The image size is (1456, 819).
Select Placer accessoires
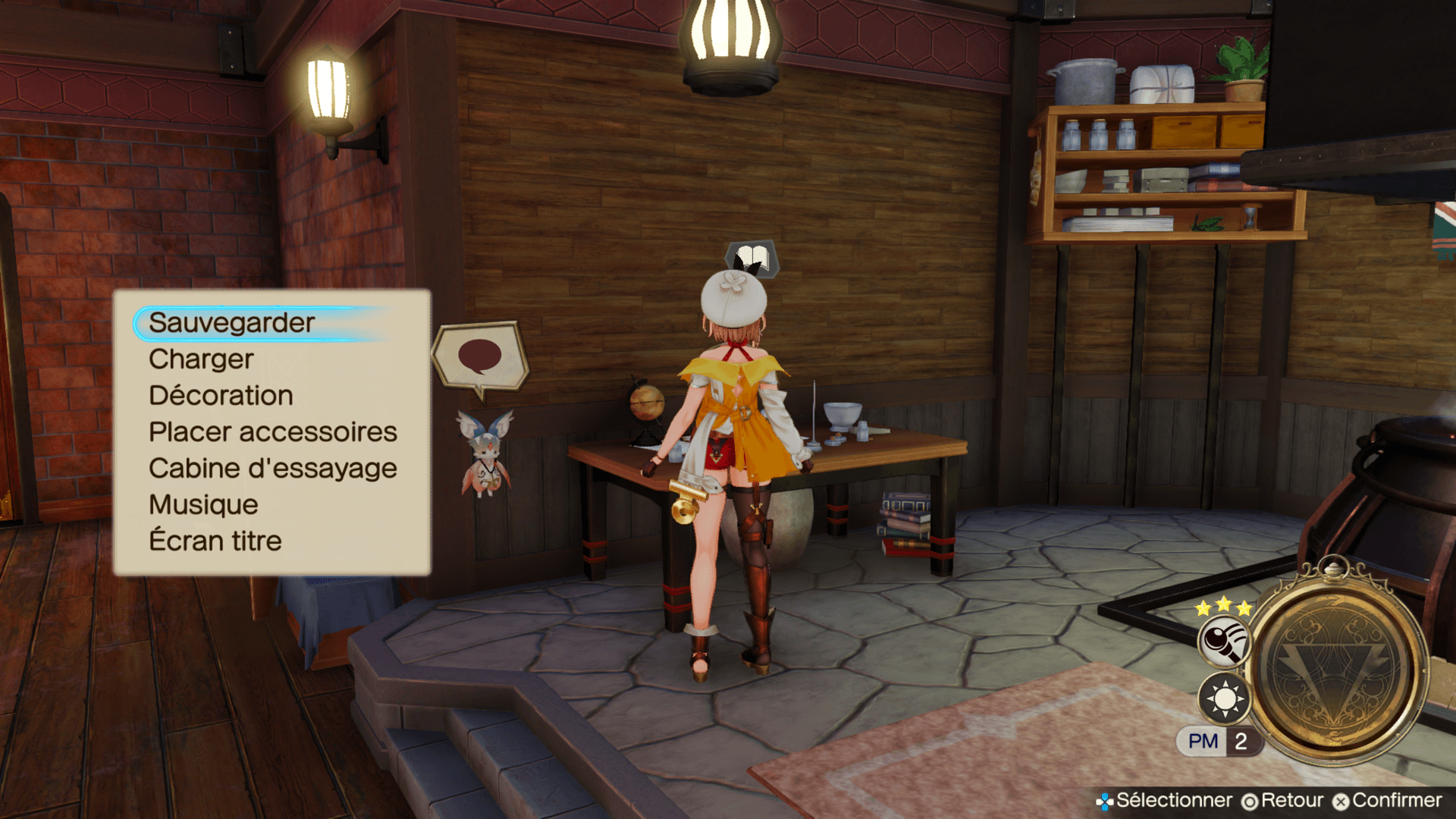[x=272, y=432]
